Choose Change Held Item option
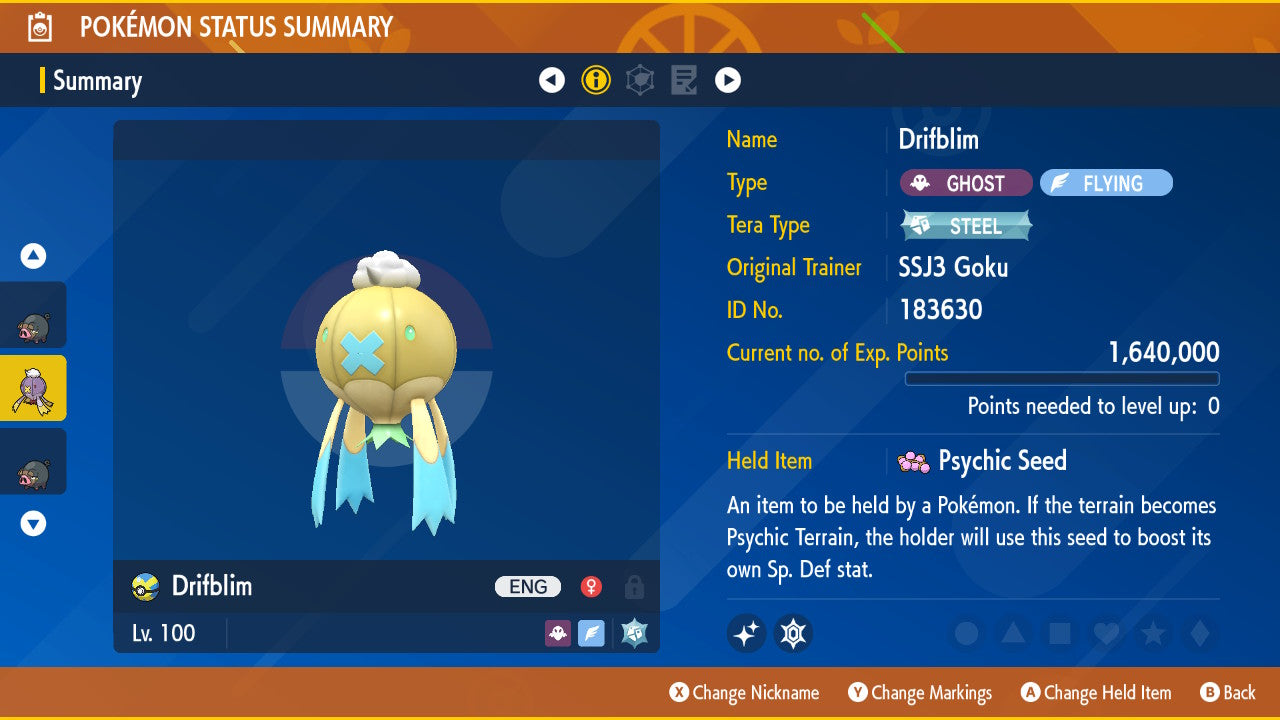 pyautogui.click(x=1095, y=692)
